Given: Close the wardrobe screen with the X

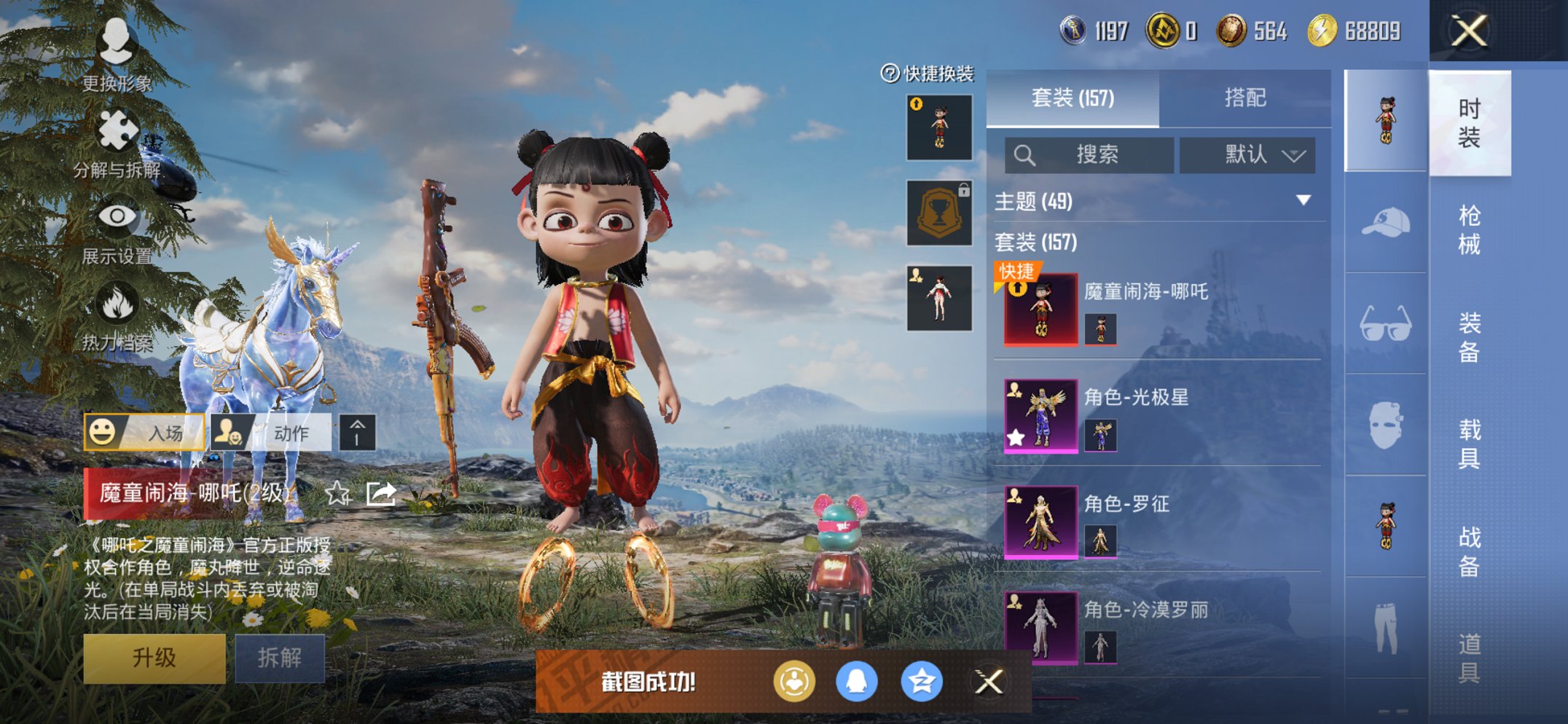Looking at the screenshot, I should click(x=1468, y=31).
